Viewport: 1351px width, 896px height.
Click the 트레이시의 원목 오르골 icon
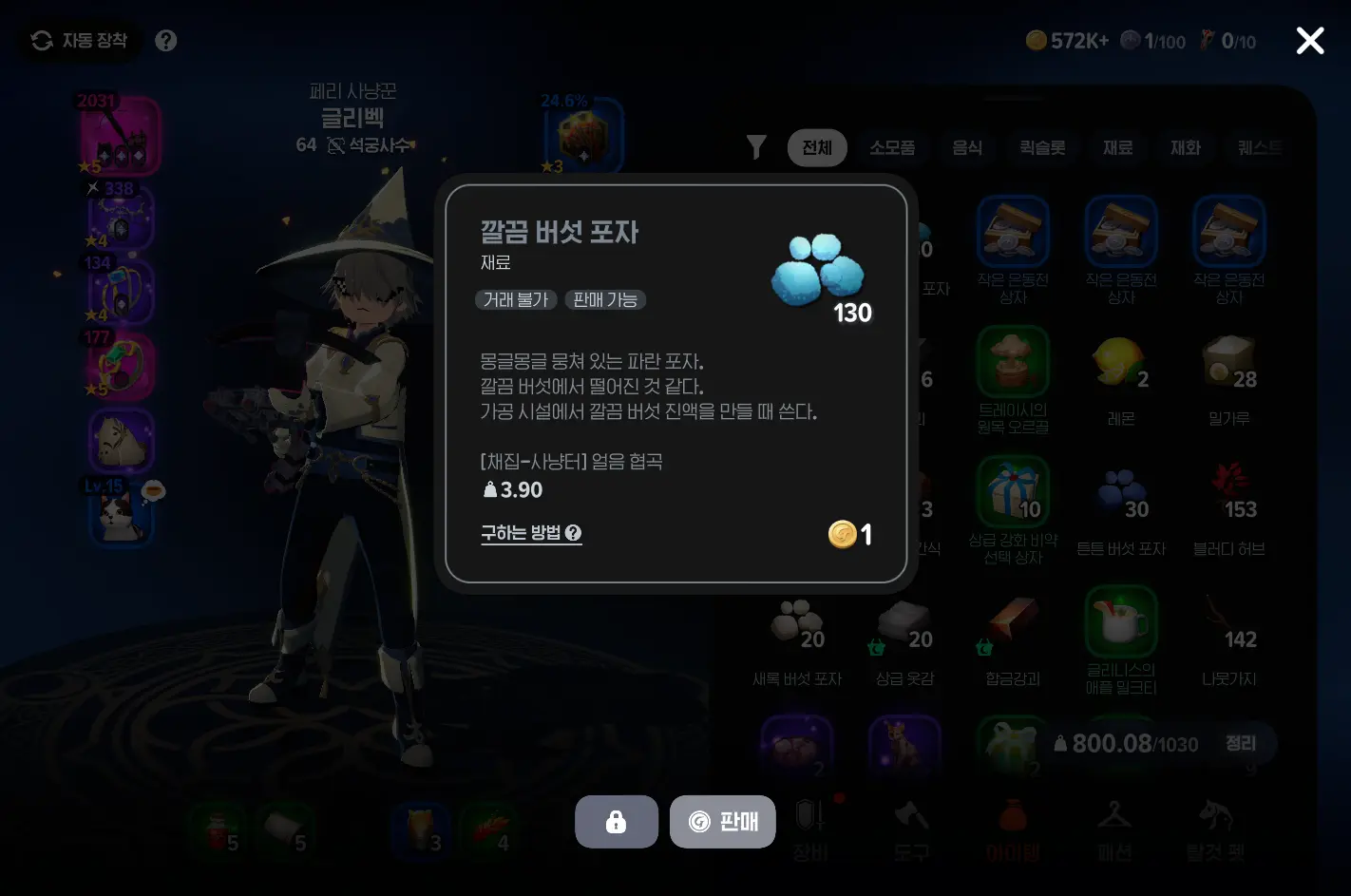[1013, 361]
